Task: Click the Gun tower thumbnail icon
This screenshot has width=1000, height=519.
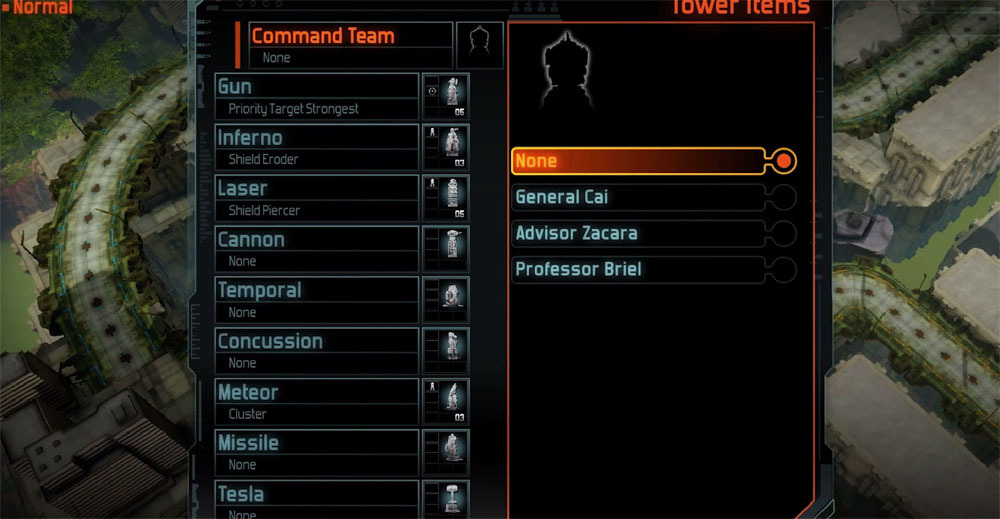Action: coord(448,97)
